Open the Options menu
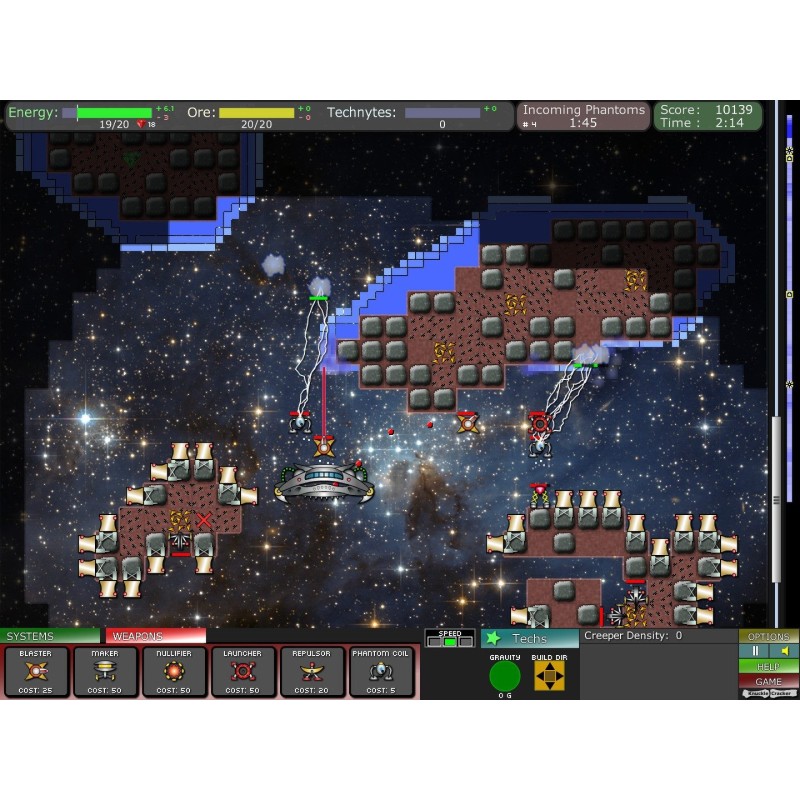Screen dimensions: 800x800 pyautogui.click(x=768, y=636)
